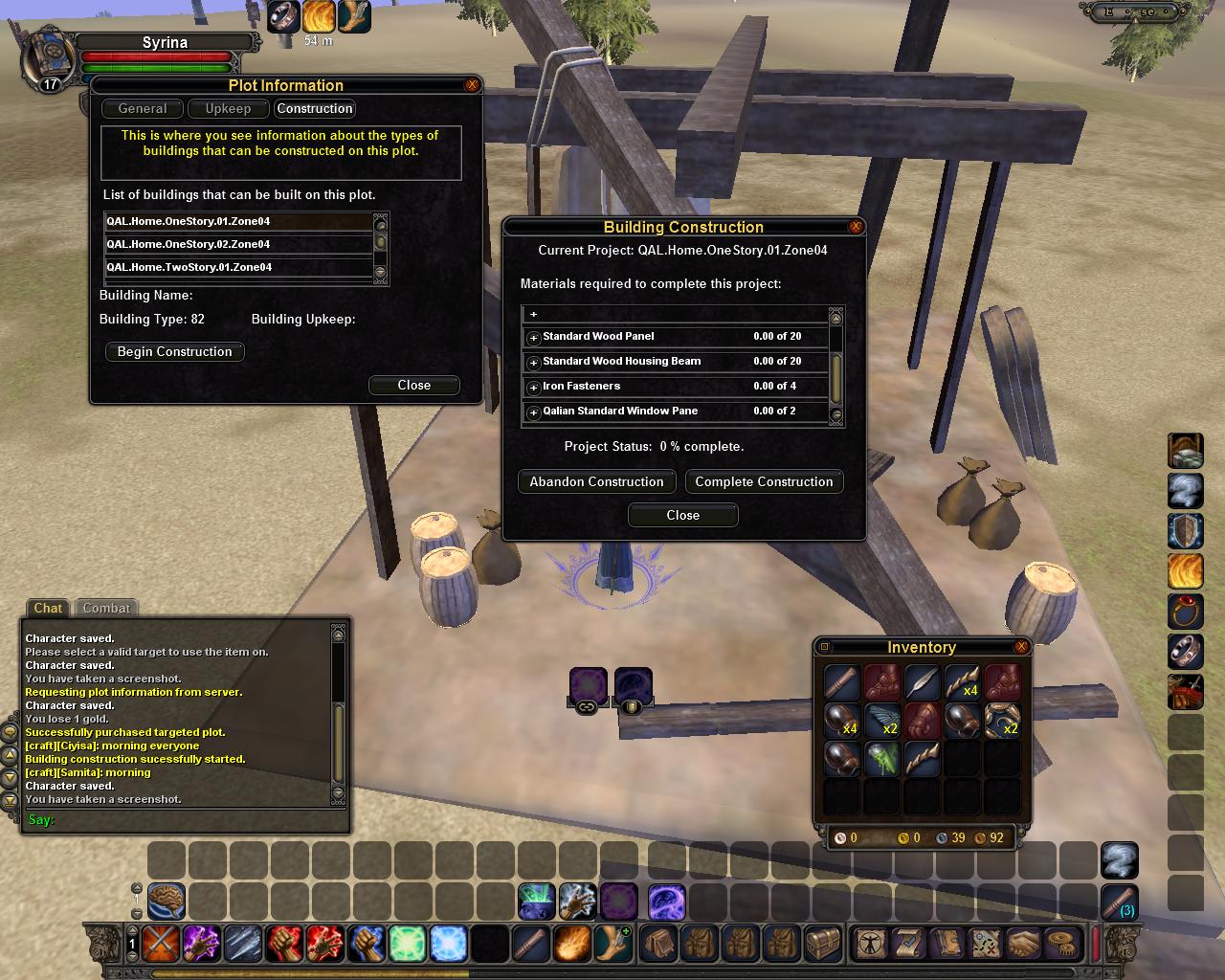Abandon the current construction project
The width and height of the screenshot is (1225, 980).
pos(596,482)
